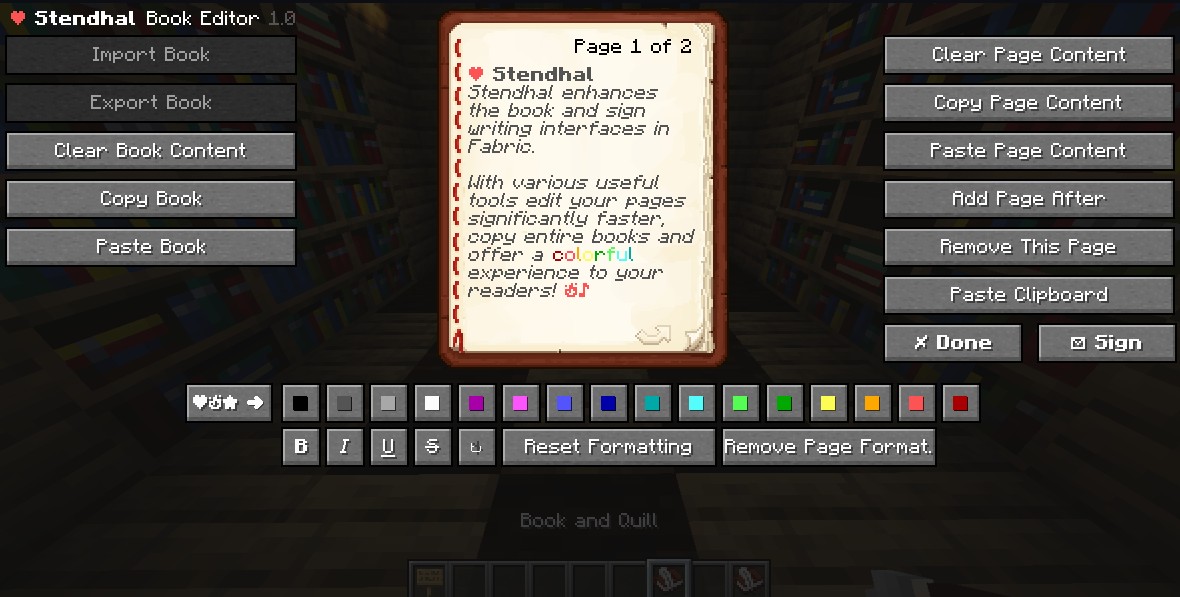Toggle bold formatting
The width and height of the screenshot is (1180, 597).
tap(300, 447)
